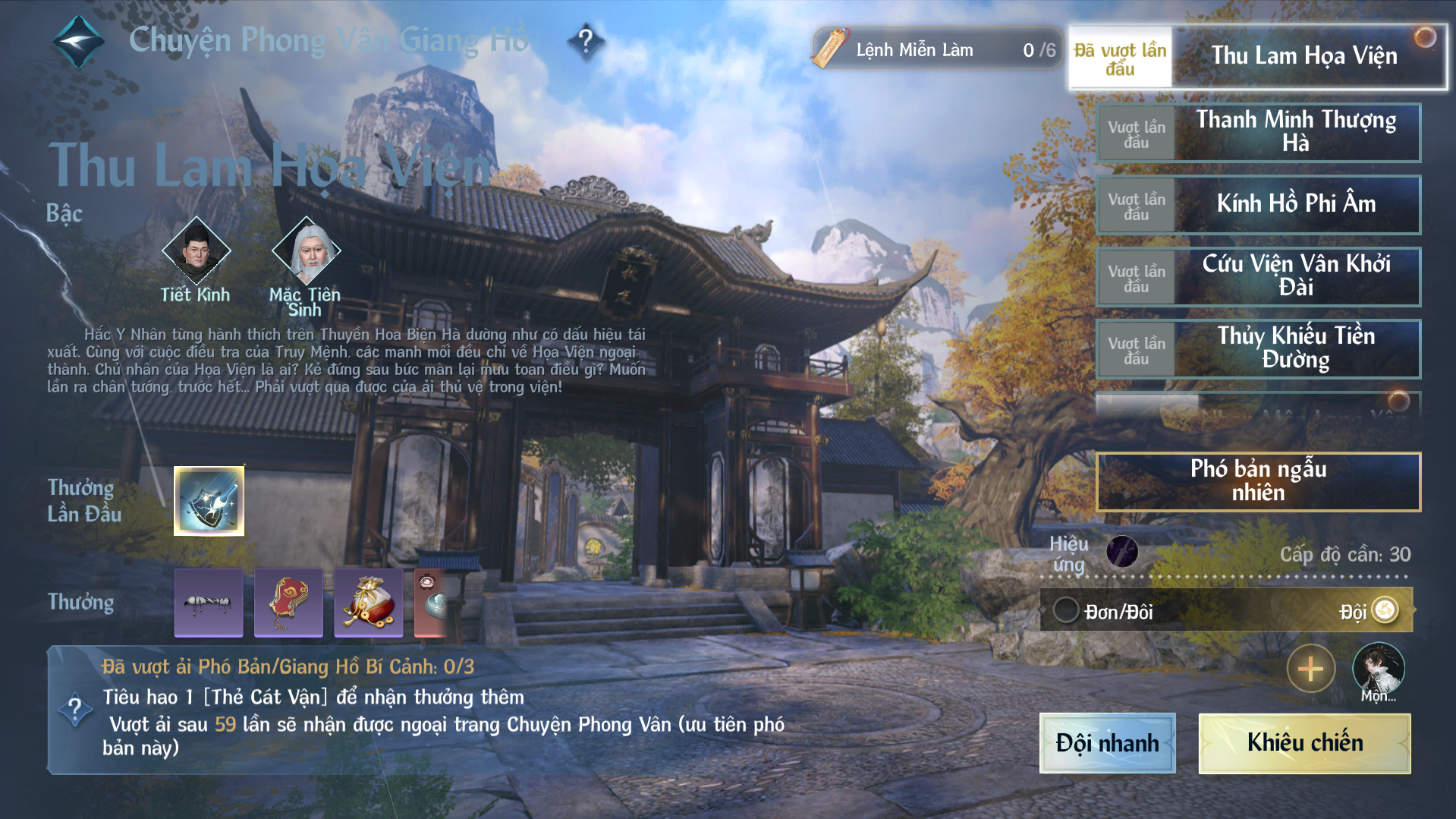Go back with the top-left diamond button
This screenshot has width=1456, height=819.
point(78,41)
